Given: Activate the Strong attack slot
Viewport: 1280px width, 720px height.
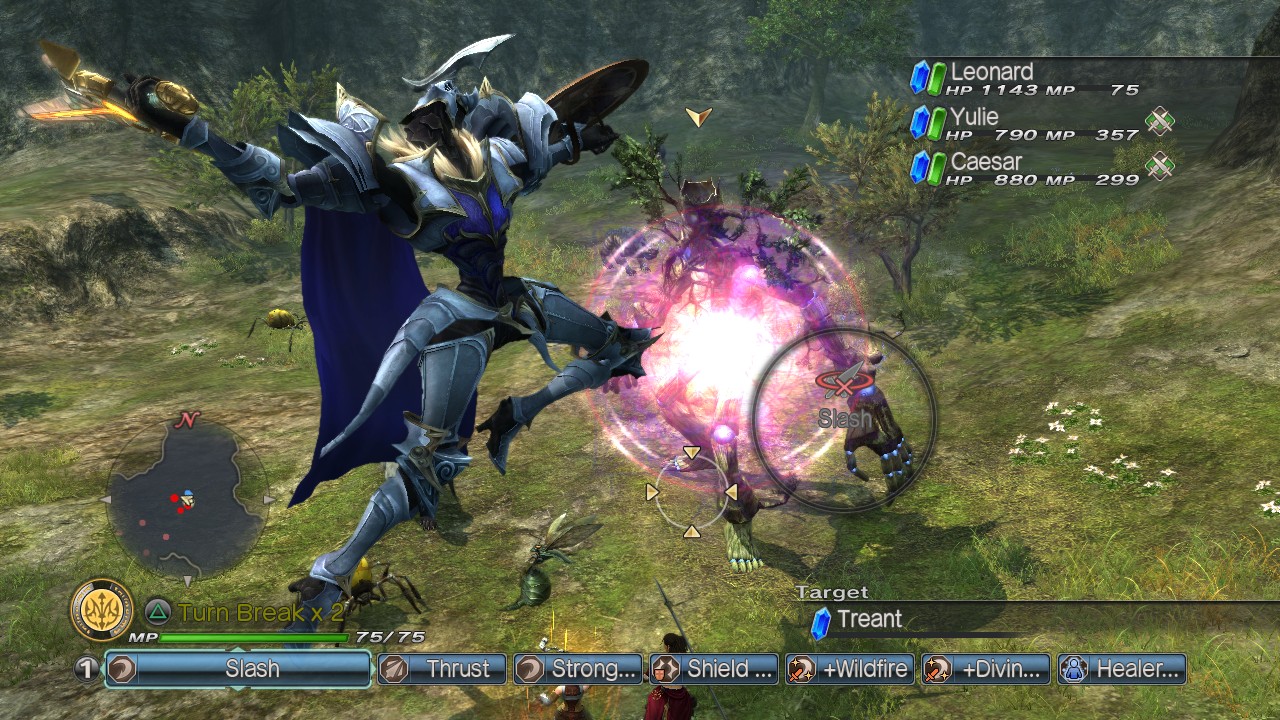Looking at the screenshot, I should [579, 669].
